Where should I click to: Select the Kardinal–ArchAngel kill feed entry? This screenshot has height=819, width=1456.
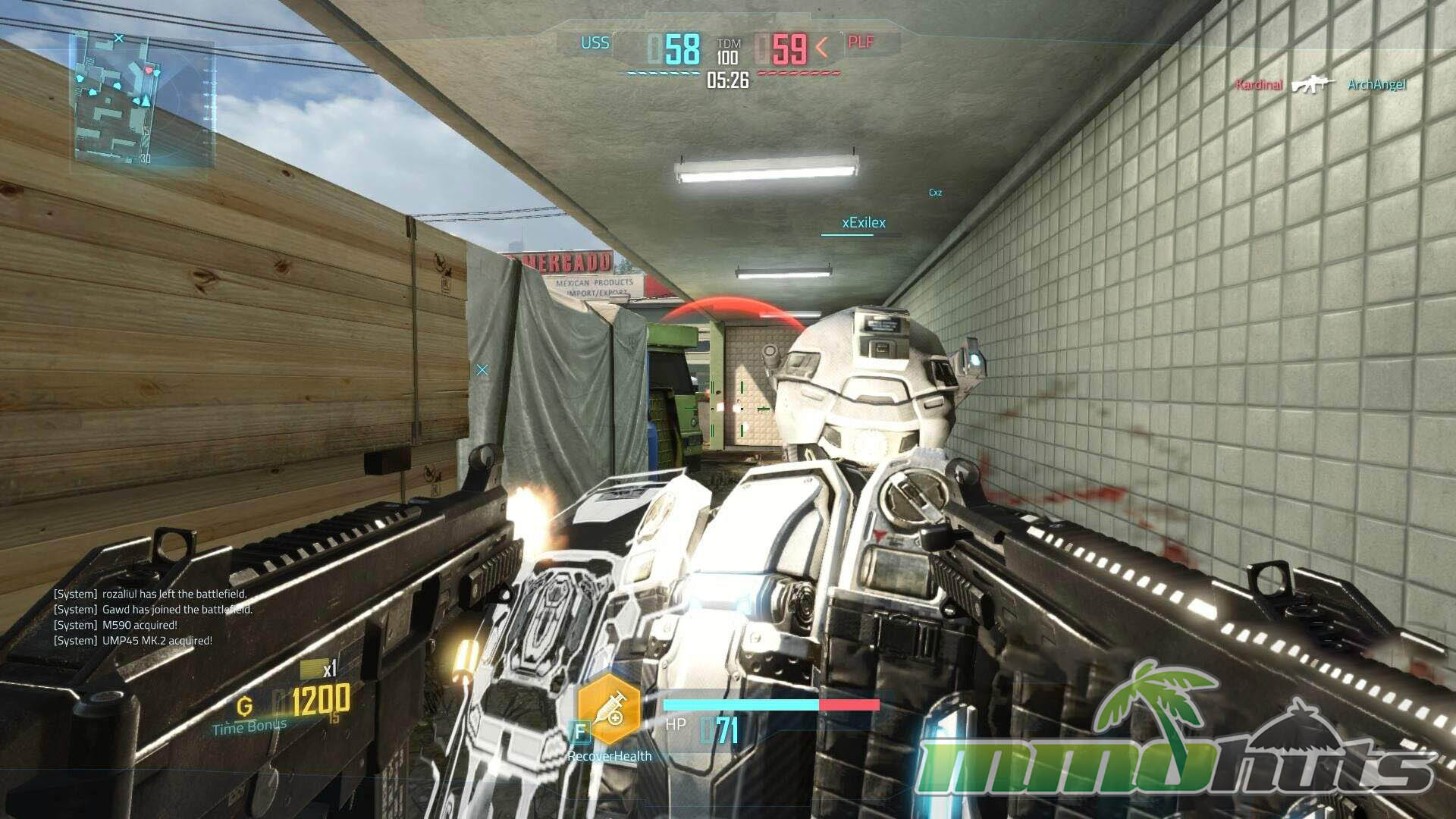point(1319,85)
